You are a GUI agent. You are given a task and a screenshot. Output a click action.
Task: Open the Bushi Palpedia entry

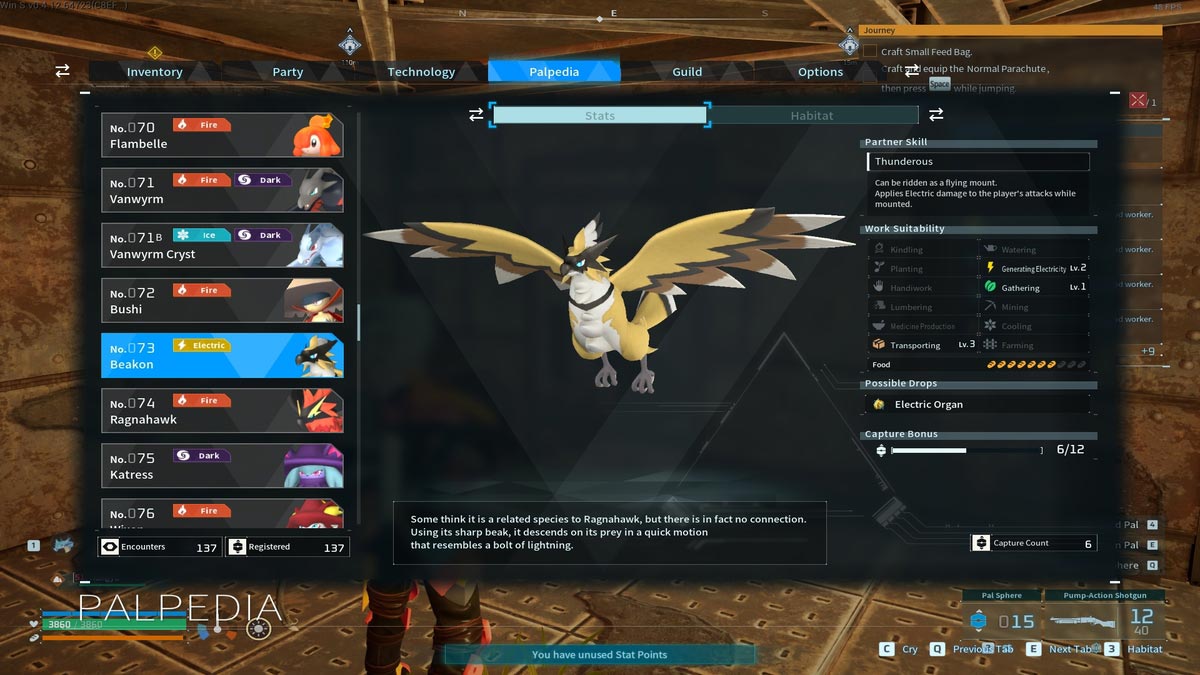(222, 300)
